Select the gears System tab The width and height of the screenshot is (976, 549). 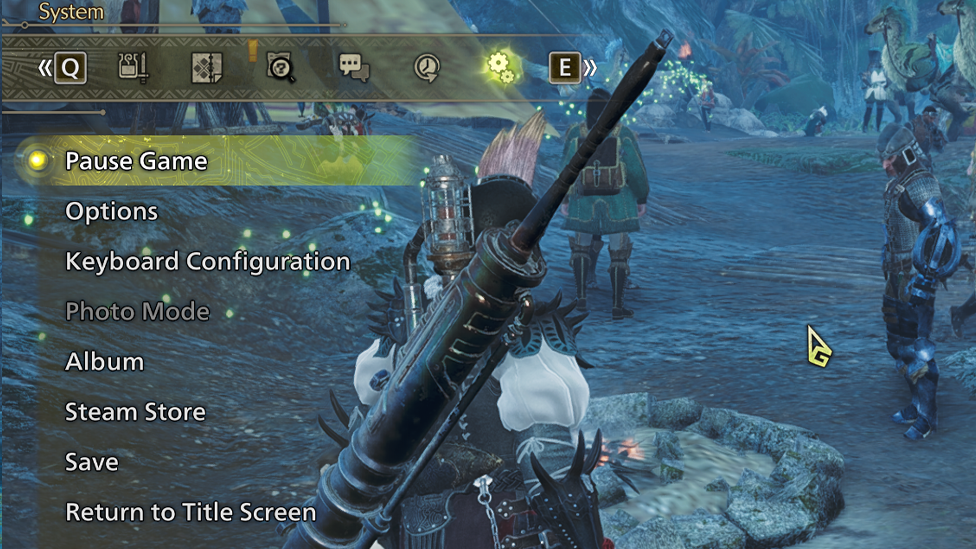click(500, 68)
